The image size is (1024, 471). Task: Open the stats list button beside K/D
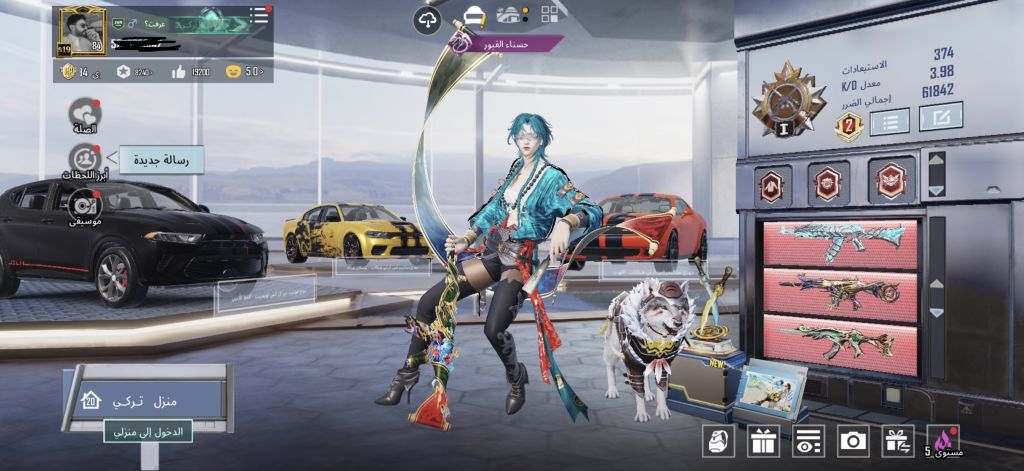[x=889, y=122]
